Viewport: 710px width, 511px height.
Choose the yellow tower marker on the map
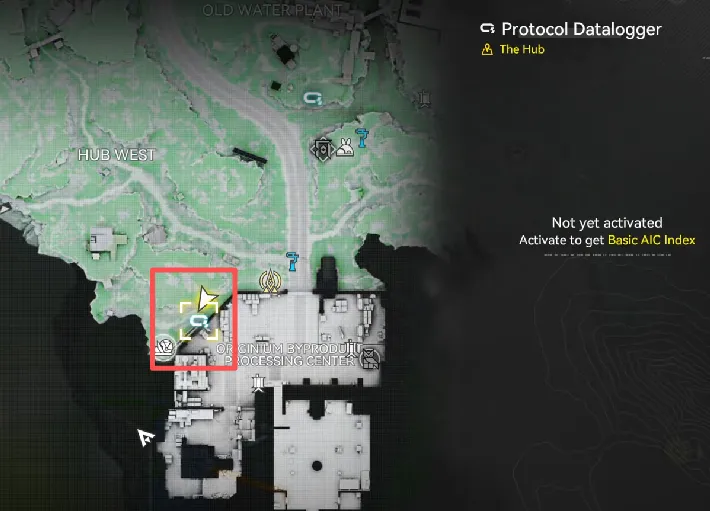click(268, 280)
